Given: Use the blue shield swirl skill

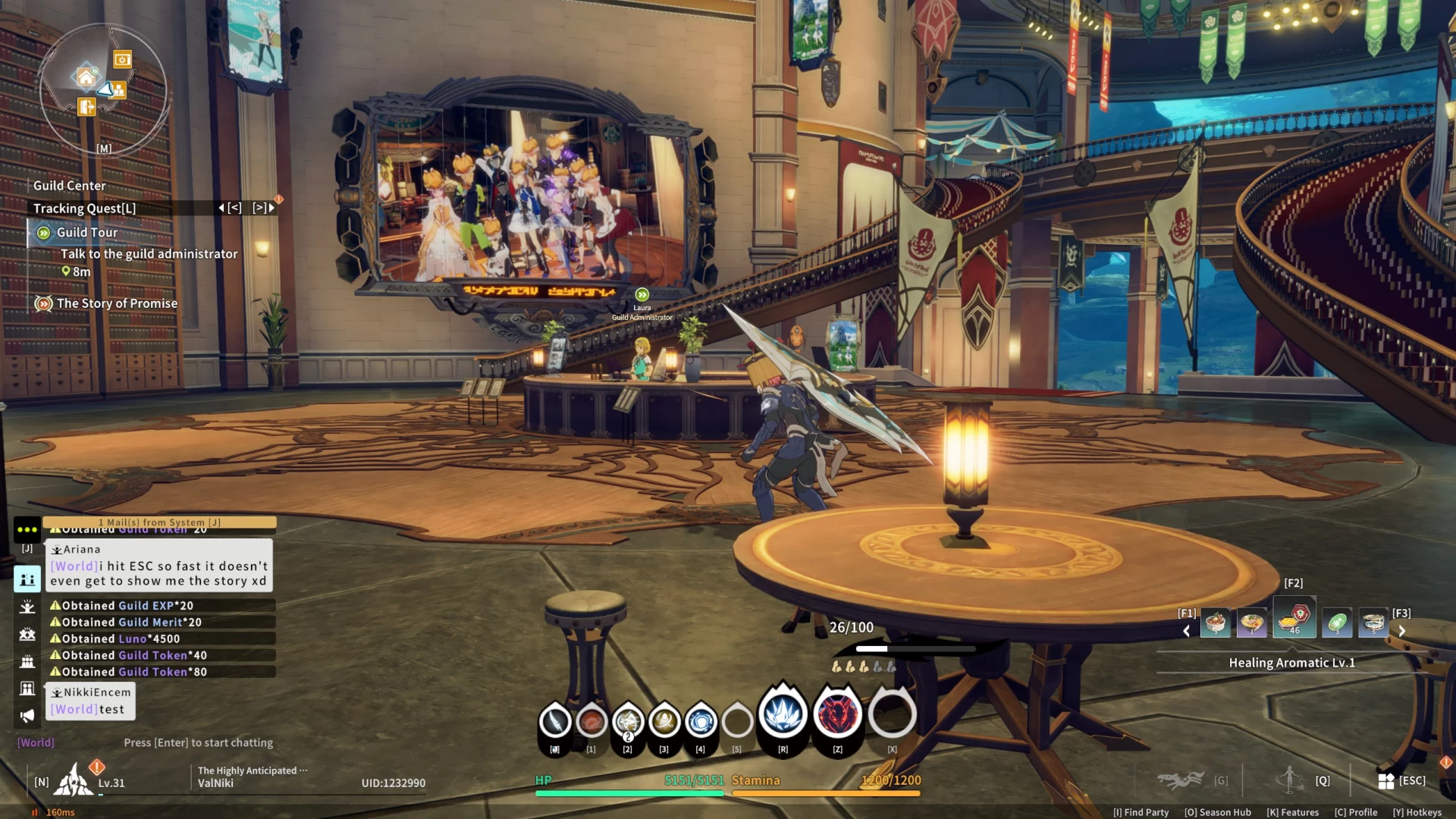Looking at the screenshot, I should [701, 721].
